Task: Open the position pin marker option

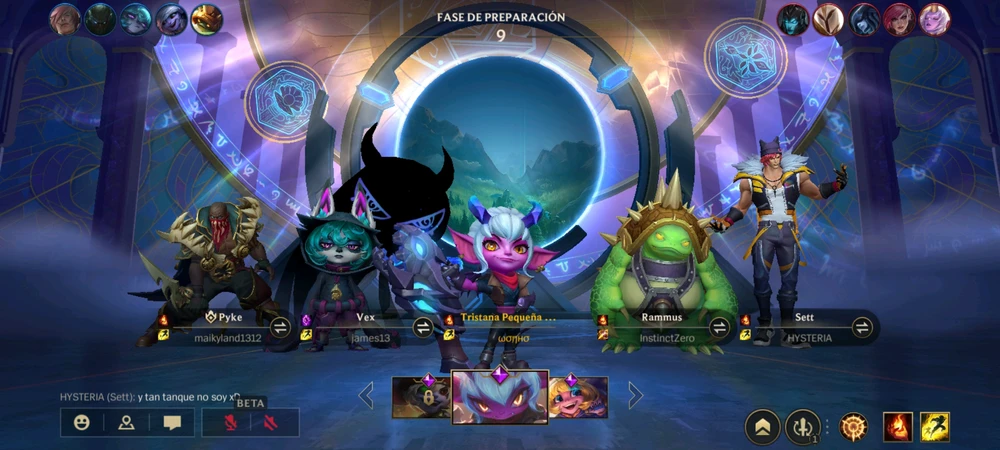Action: coord(126,422)
